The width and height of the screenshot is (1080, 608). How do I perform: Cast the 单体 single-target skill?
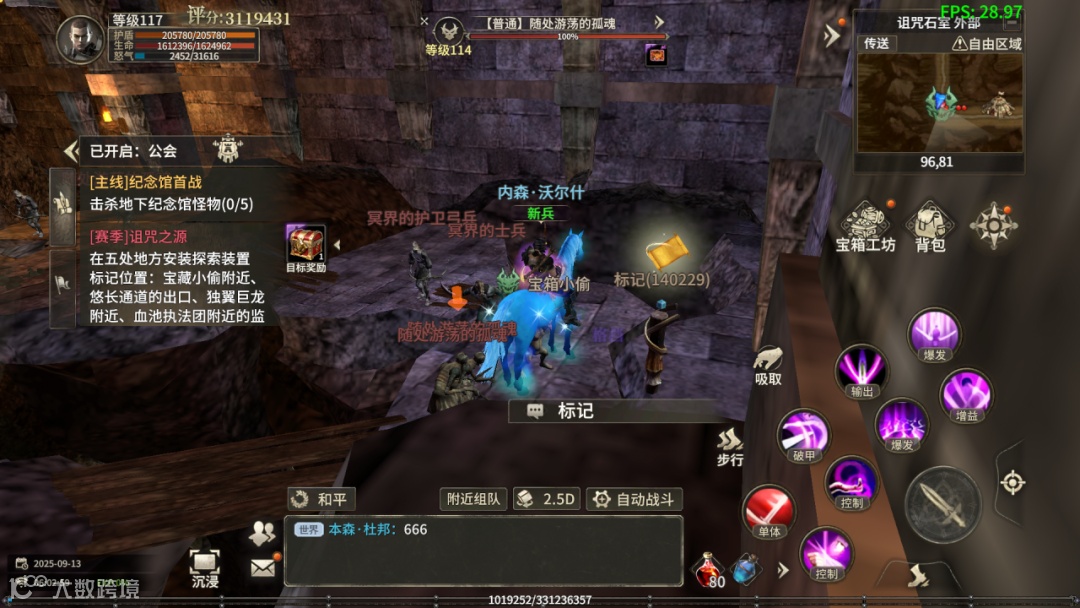(768, 513)
